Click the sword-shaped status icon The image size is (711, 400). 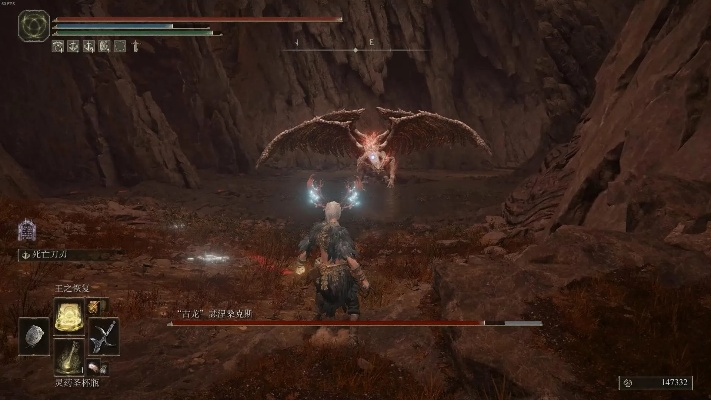coord(136,46)
